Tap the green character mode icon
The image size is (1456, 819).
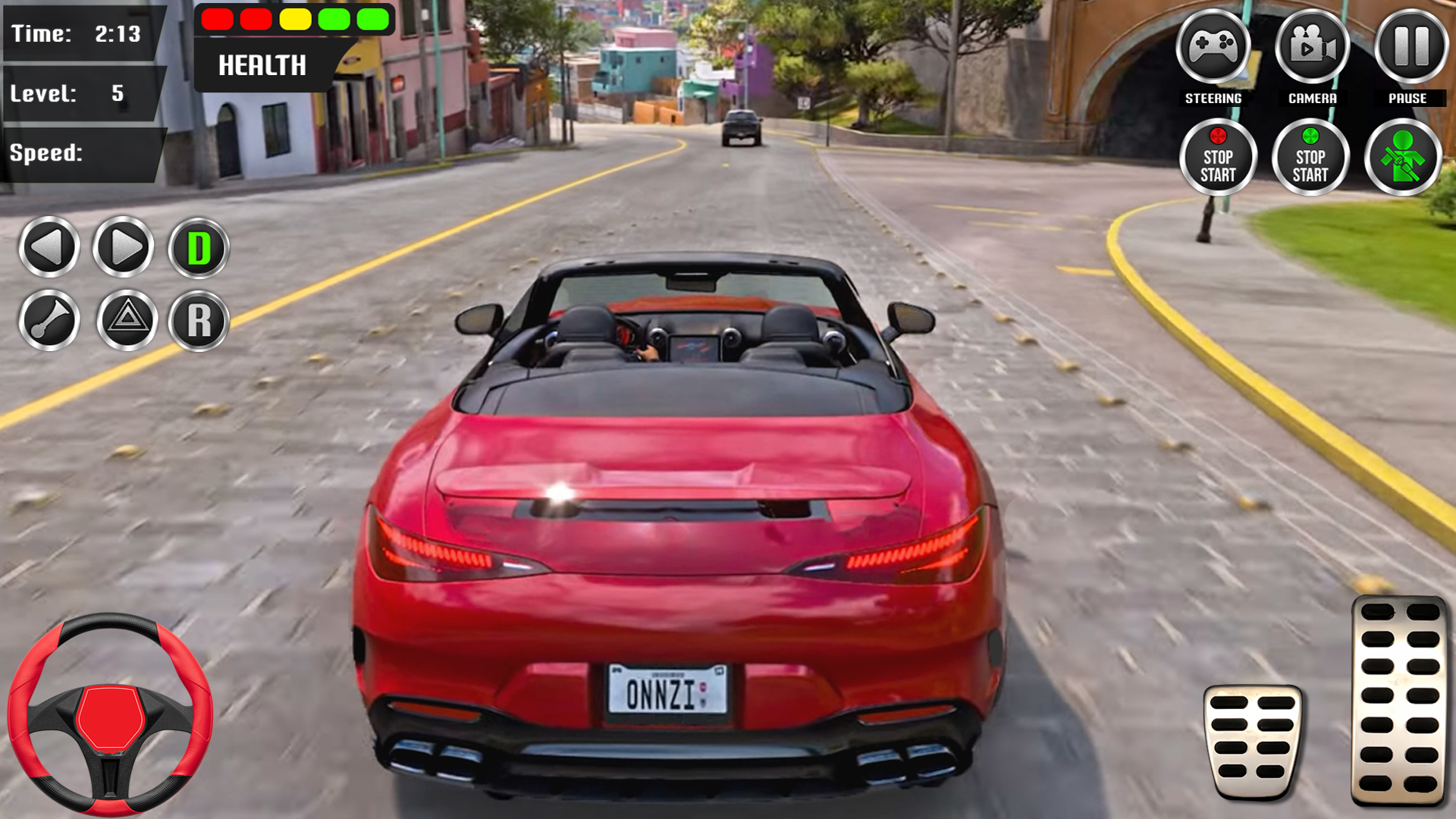pyautogui.click(x=1401, y=155)
